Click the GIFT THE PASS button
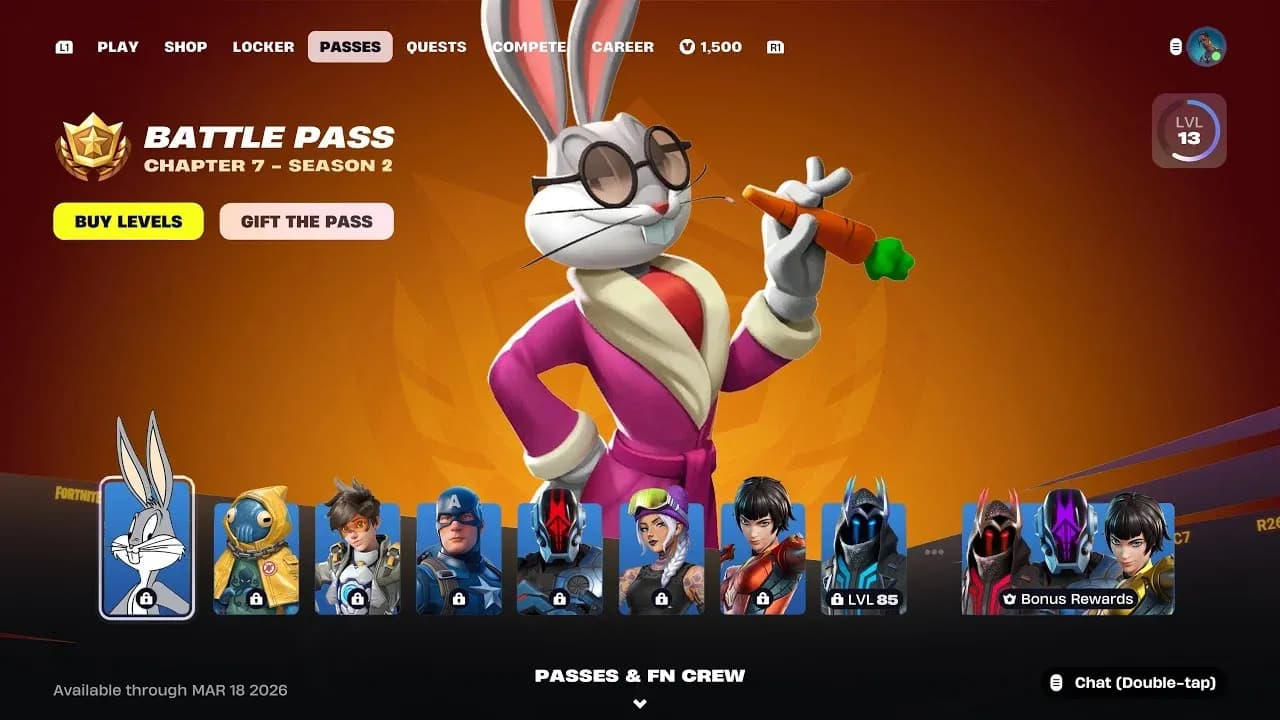1280x720 pixels. tap(306, 221)
